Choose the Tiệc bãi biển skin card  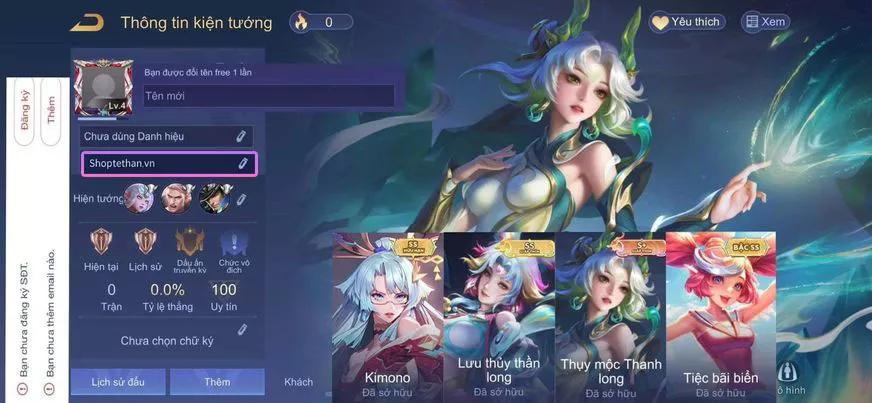(720, 316)
